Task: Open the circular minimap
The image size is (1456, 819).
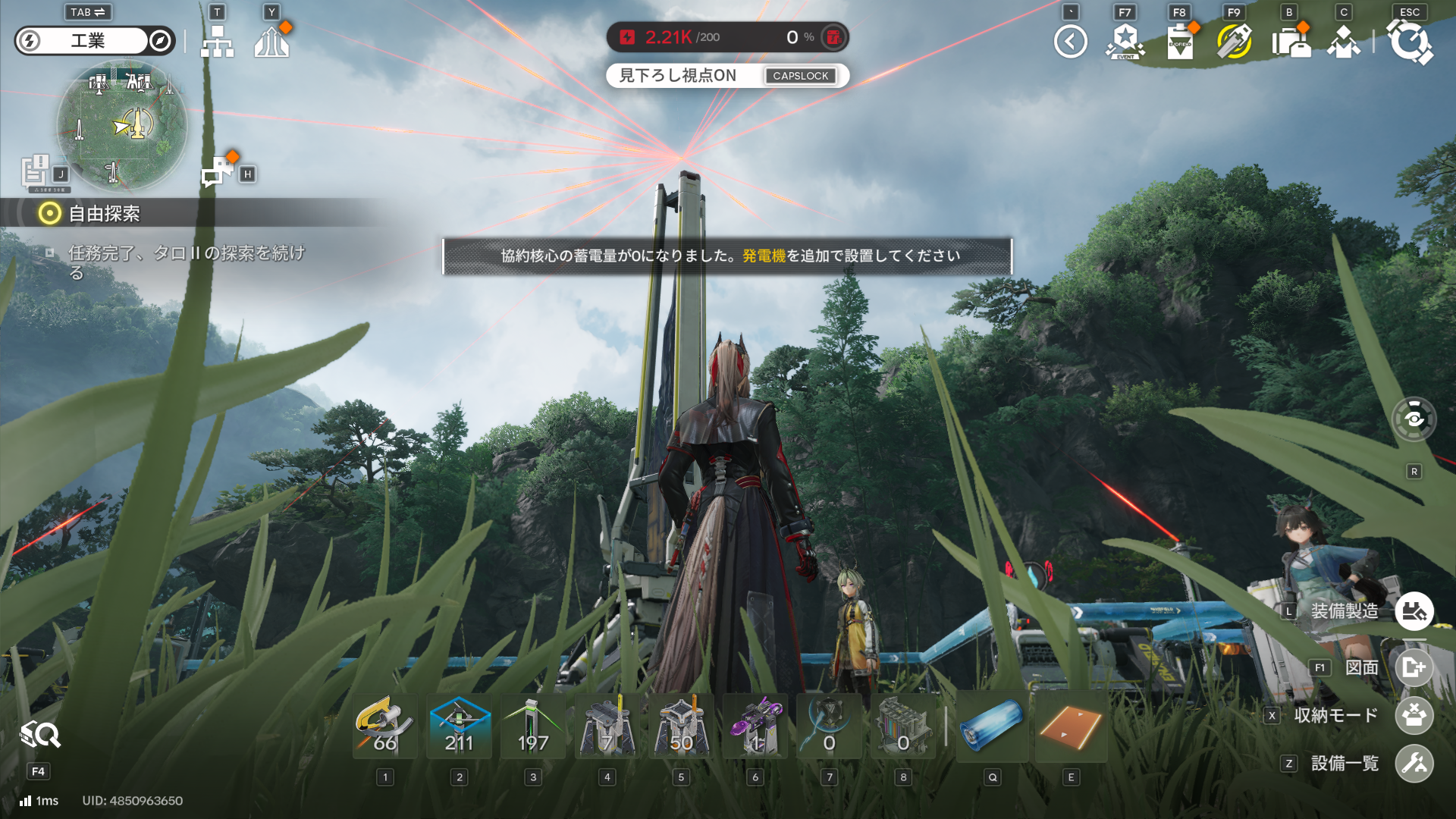Action: pos(121,126)
